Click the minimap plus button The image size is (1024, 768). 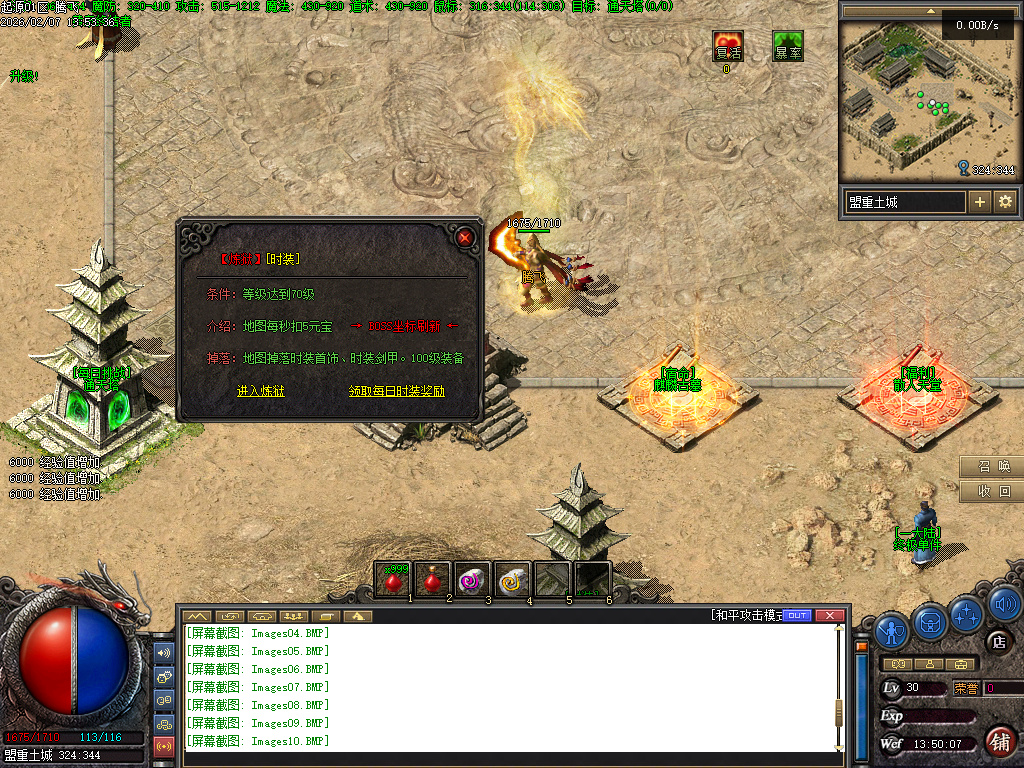click(980, 202)
